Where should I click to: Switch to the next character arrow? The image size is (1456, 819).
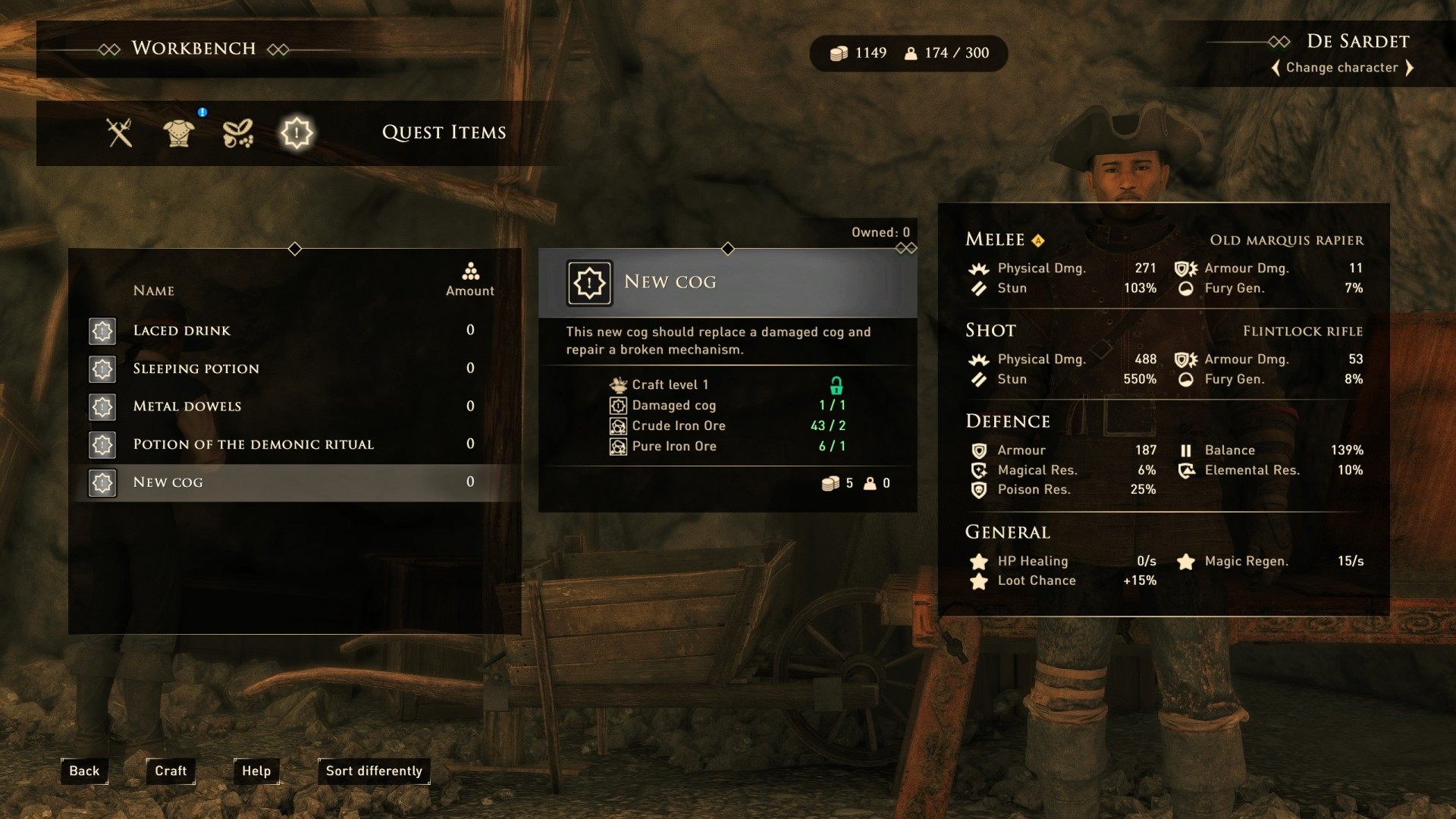[x=1409, y=67]
